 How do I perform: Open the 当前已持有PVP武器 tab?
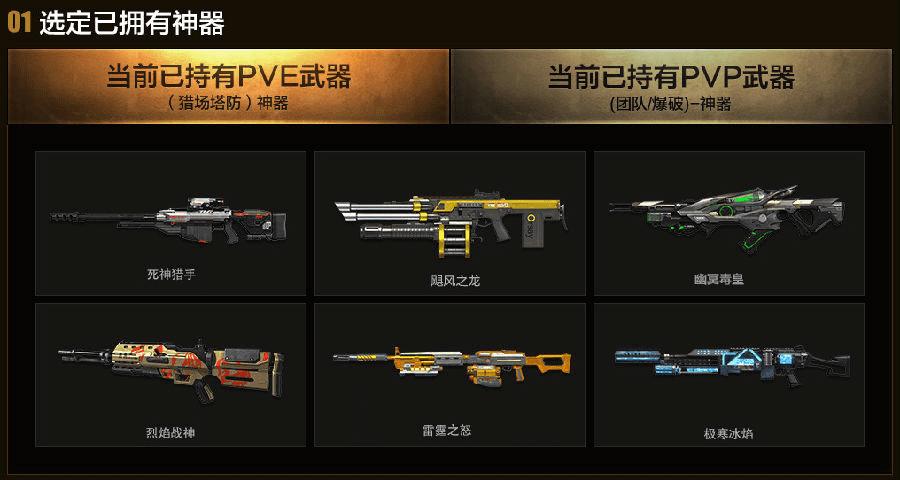(x=670, y=86)
